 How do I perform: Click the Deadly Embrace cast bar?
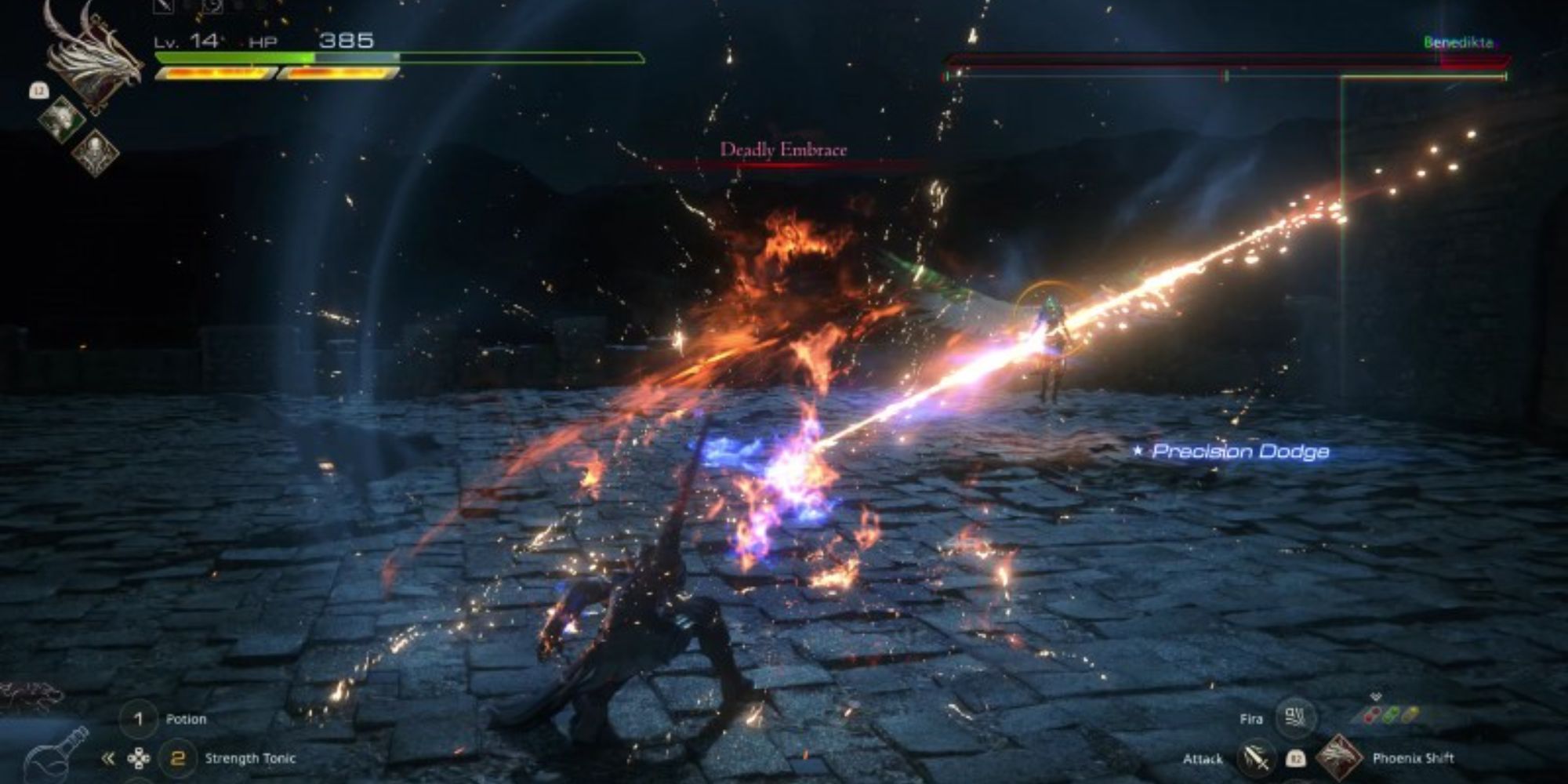click(x=784, y=162)
